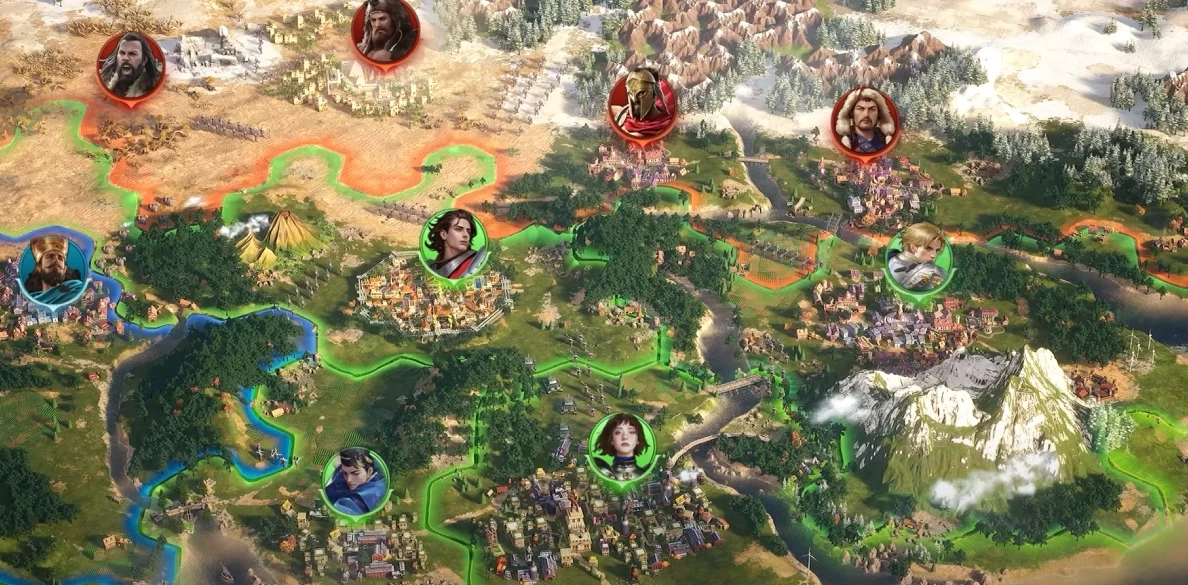Click the blonde armored knight portrait marker
The width and height of the screenshot is (1188, 585).
pos(918,258)
